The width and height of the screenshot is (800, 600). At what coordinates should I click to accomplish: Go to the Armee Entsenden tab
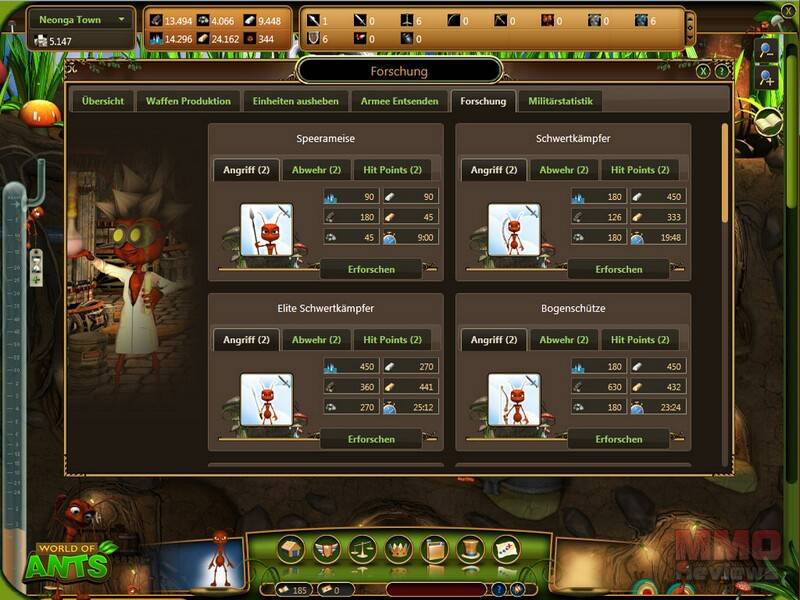click(x=400, y=101)
